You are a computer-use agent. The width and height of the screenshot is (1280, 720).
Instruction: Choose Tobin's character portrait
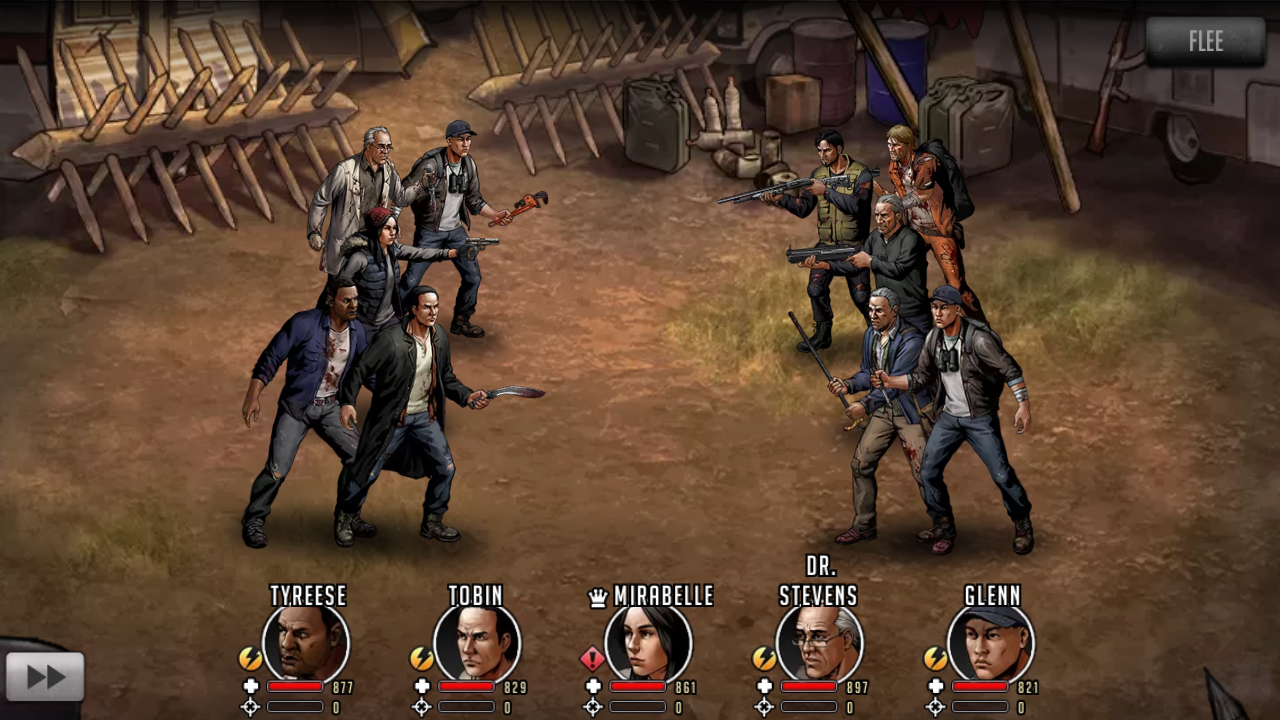click(477, 643)
